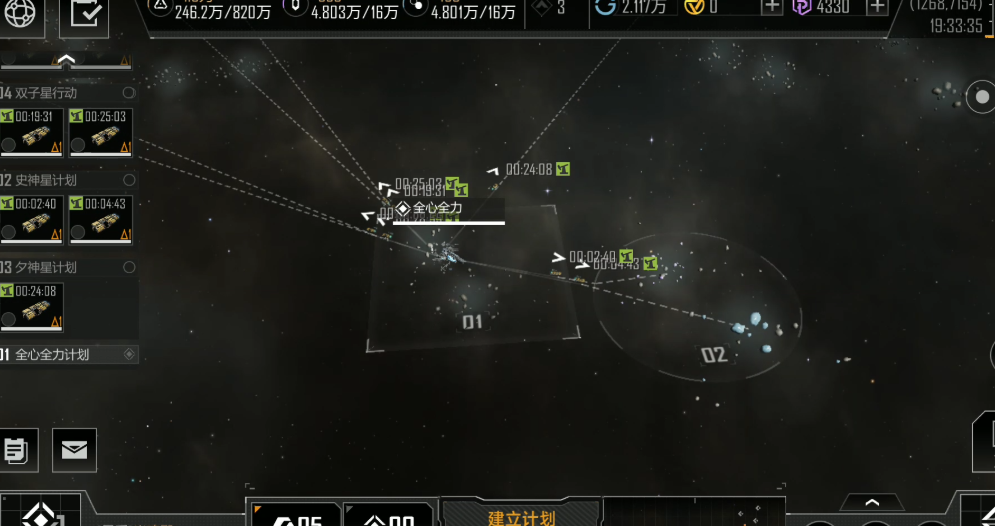The width and height of the screenshot is (995, 526).
Task: Click the 全心全力 base label on map
Action: [x=437, y=208]
